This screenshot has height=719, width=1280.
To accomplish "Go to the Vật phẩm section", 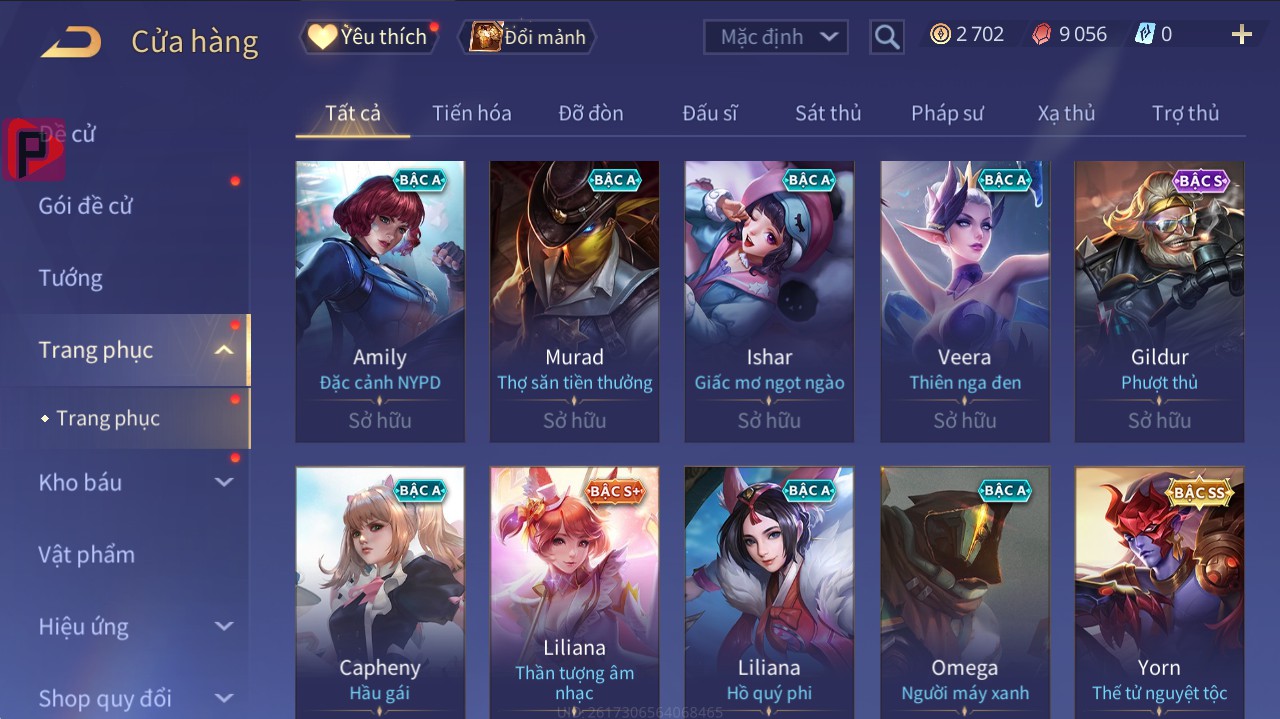I will point(86,554).
